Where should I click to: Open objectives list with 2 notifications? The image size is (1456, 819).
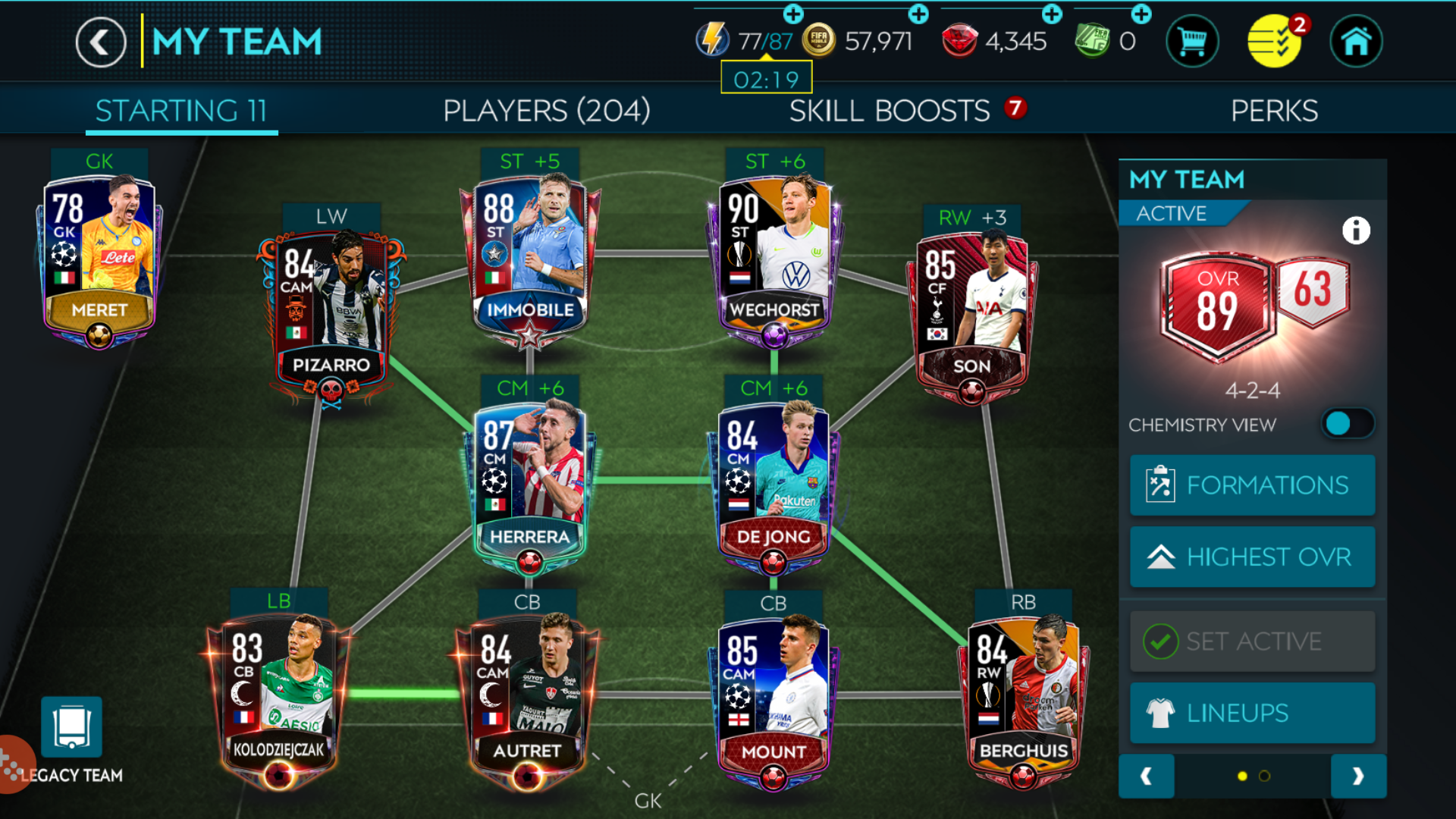(1274, 41)
